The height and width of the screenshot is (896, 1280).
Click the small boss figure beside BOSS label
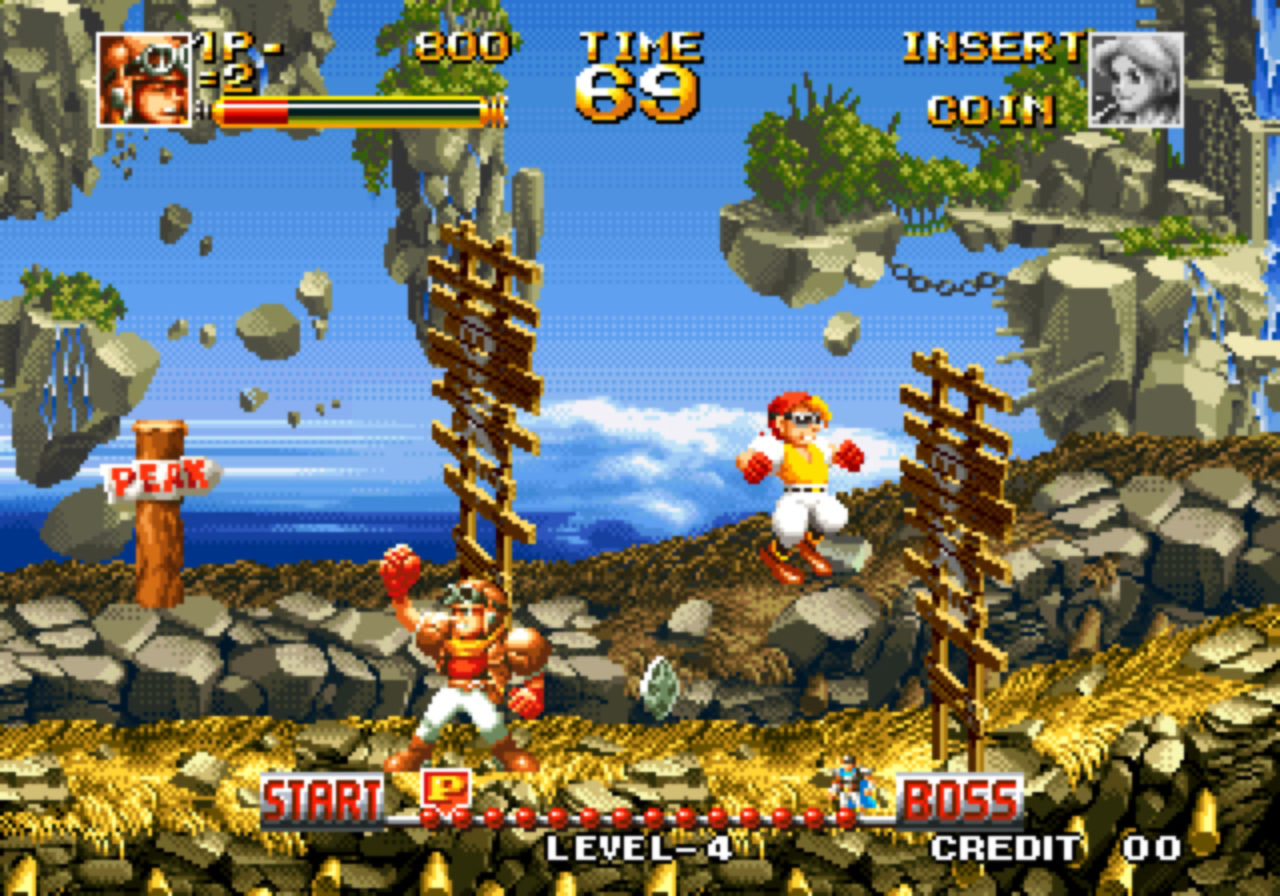[x=855, y=784]
